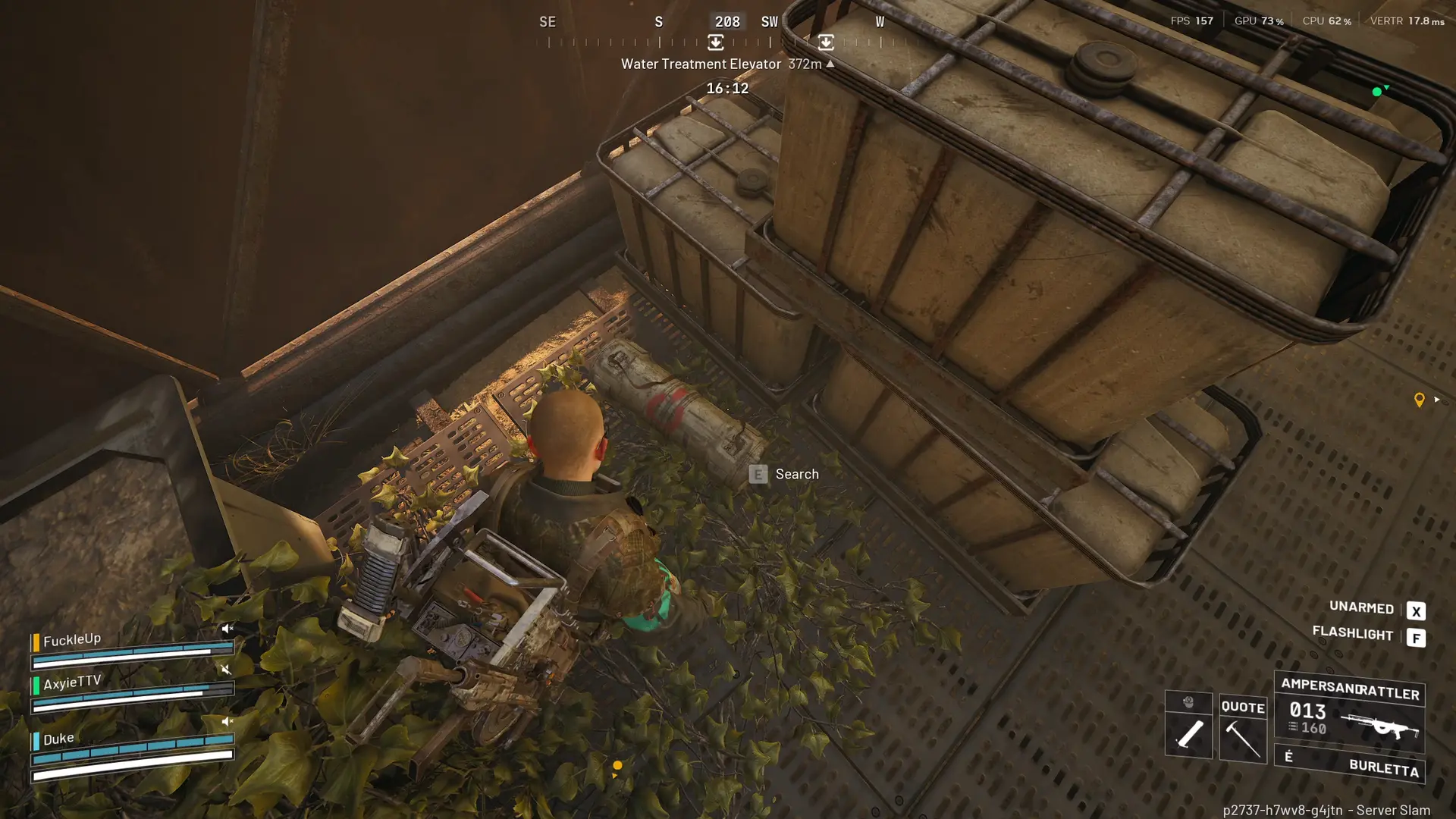This screenshot has width=1456, height=819.
Task: Toggle voice mute icon above Duke
Action: tap(227, 721)
